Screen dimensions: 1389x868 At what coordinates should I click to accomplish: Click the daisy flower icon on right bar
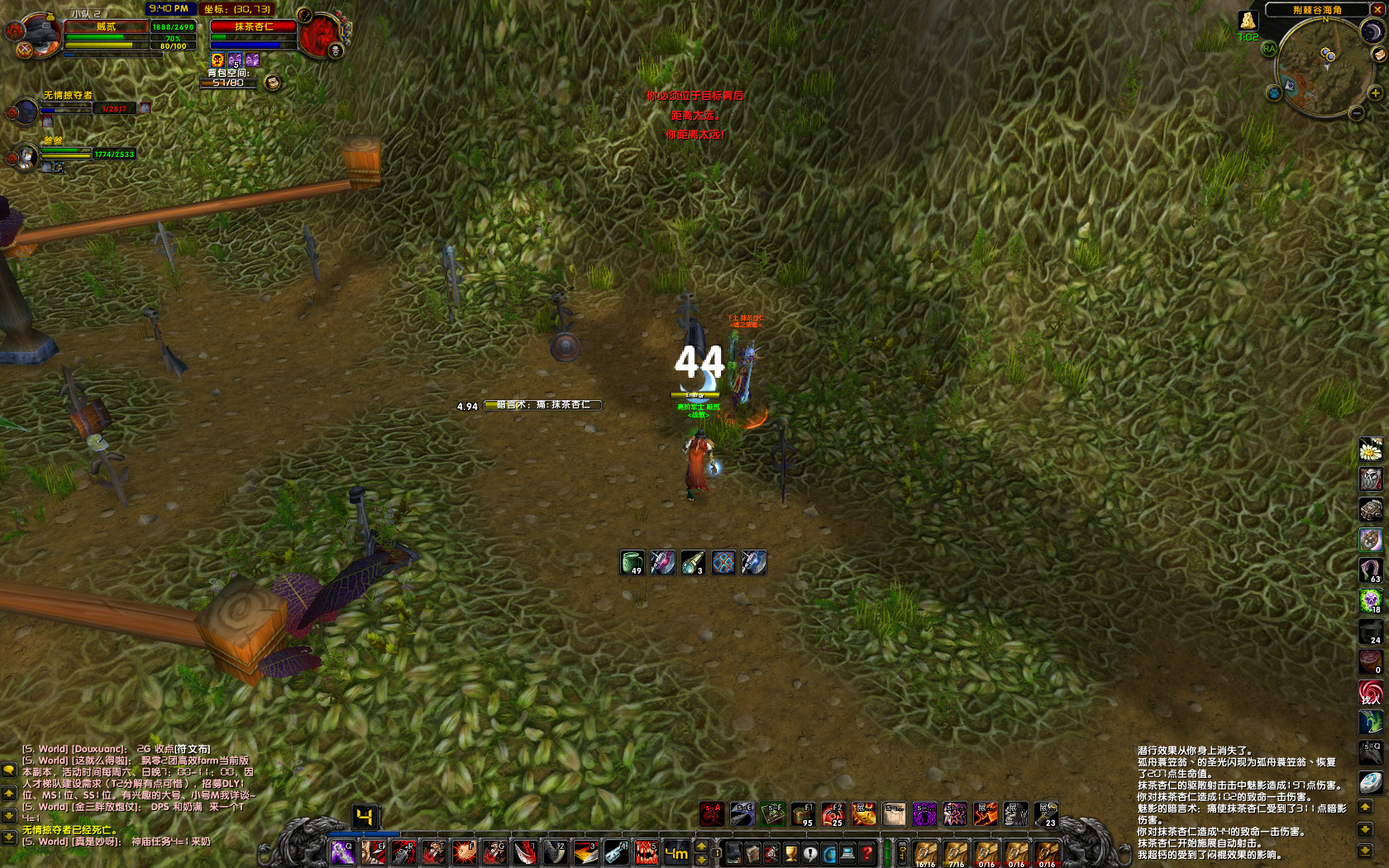pyautogui.click(x=1370, y=450)
